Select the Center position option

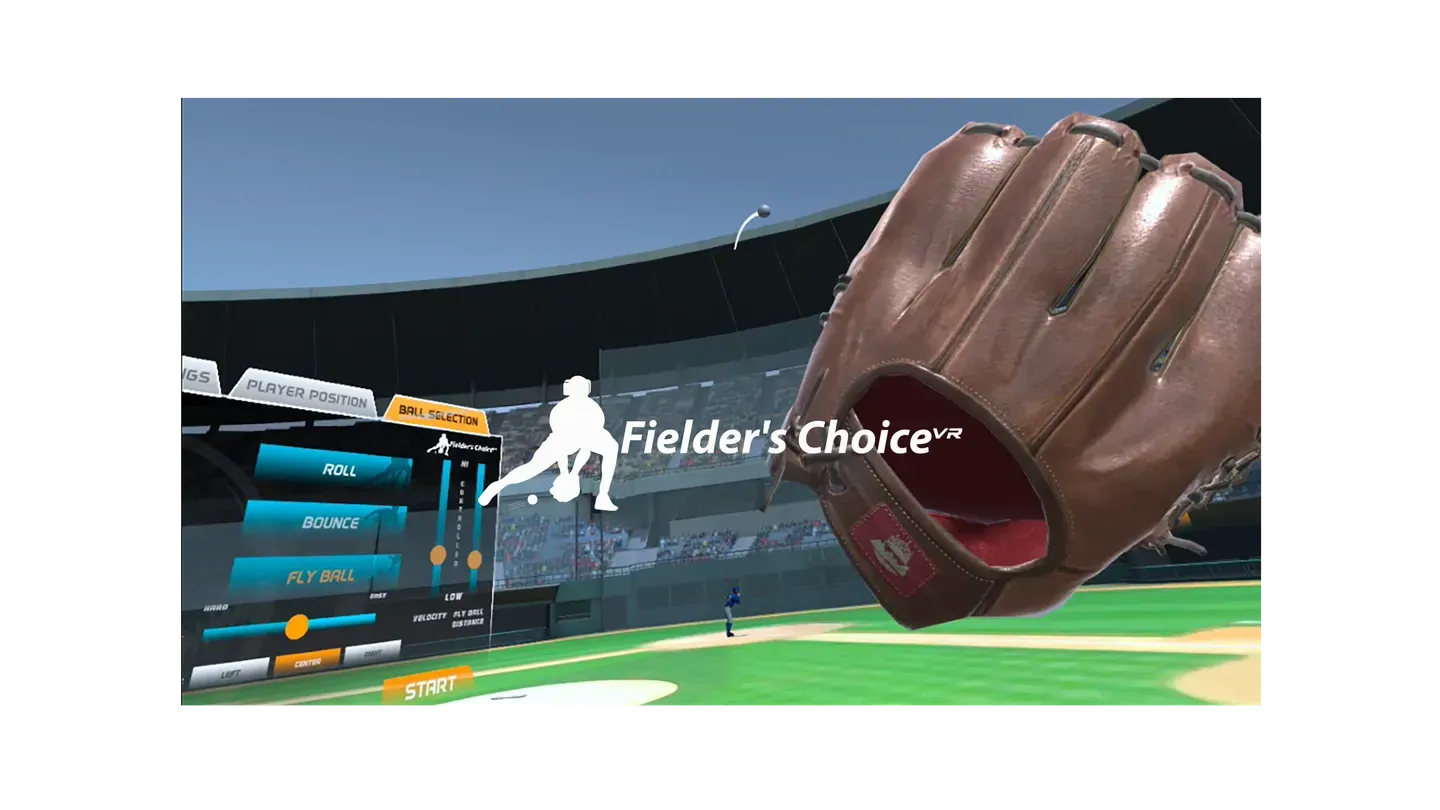tap(306, 660)
